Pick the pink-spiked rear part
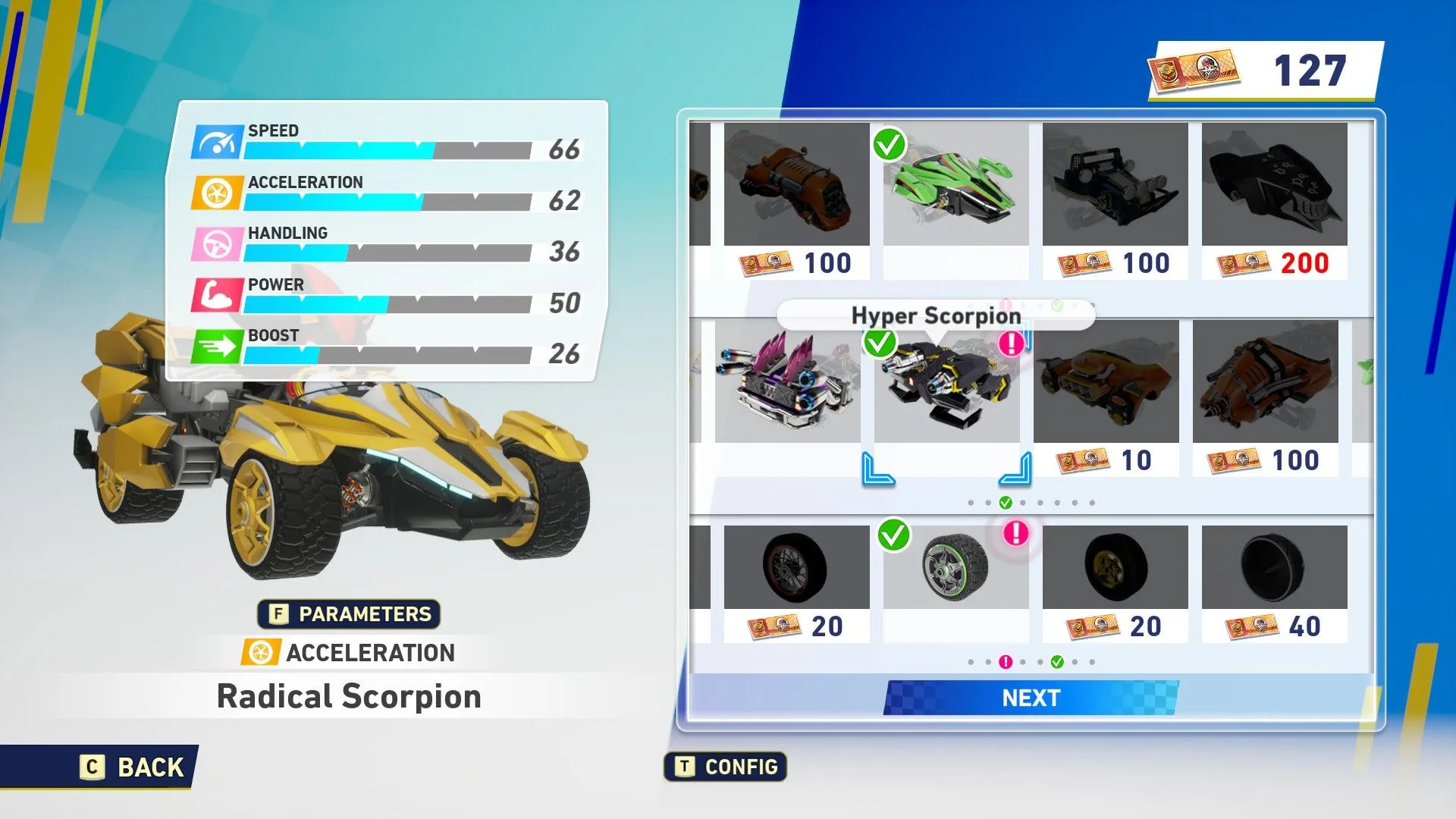 pyautogui.click(x=787, y=381)
